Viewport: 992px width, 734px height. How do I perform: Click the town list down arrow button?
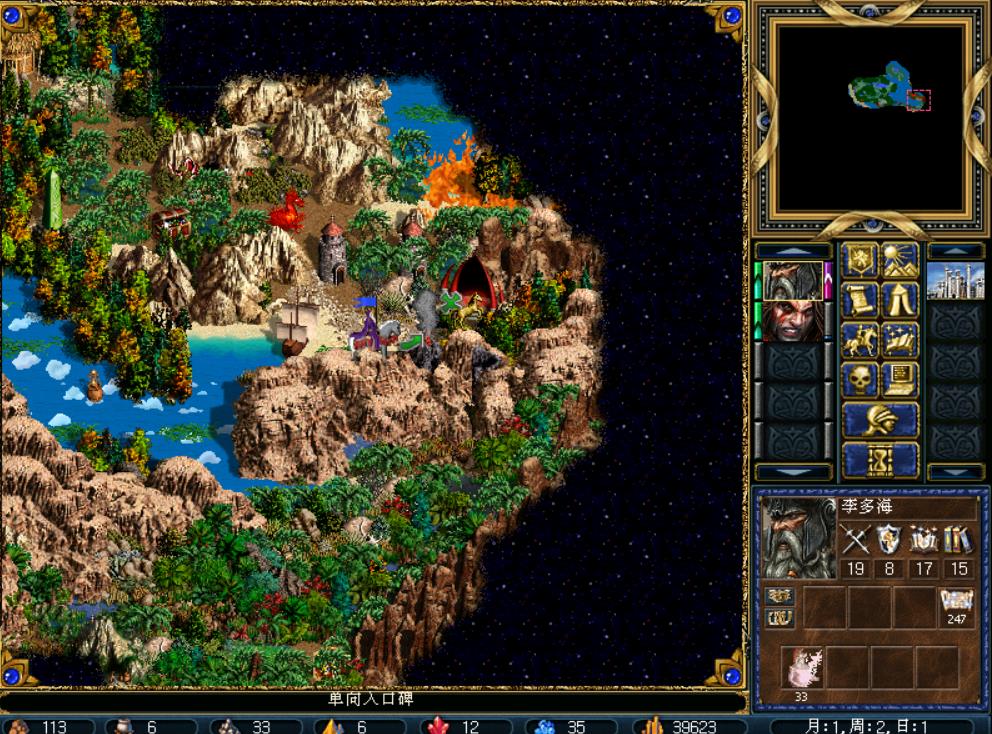[x=956, y=472]
